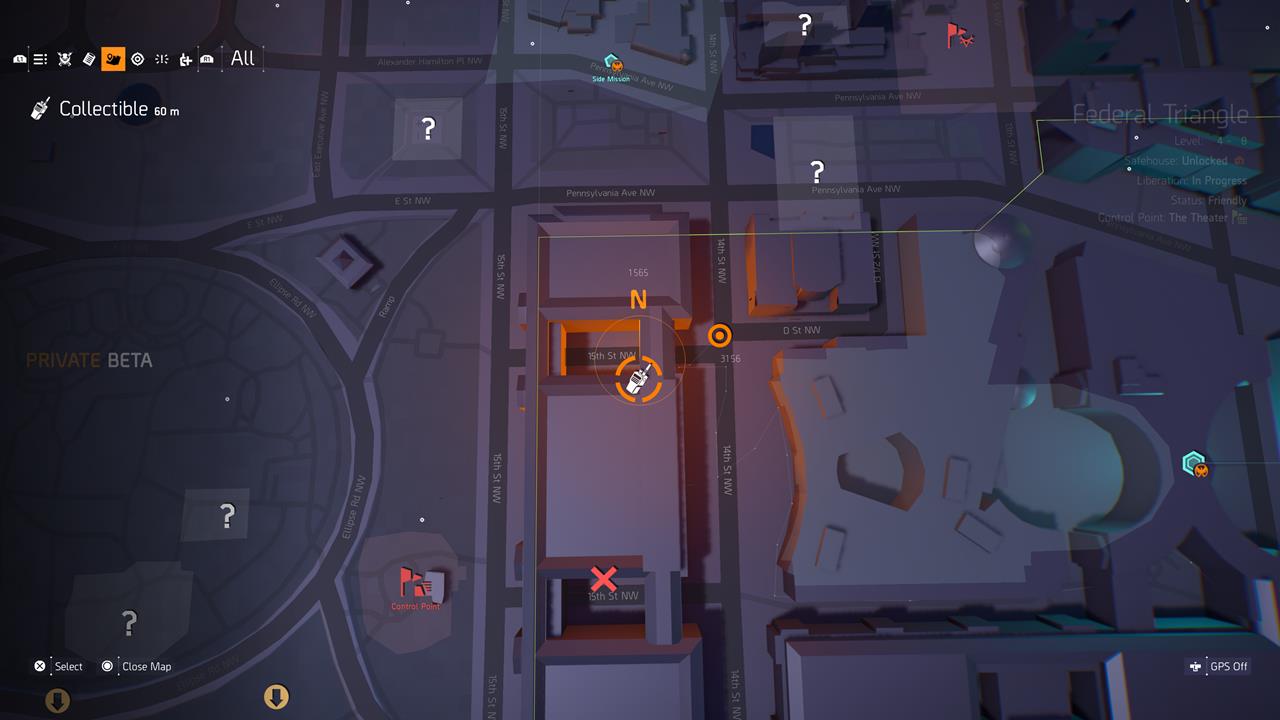The width and height of the screenshot is (1280, 720).
Task: Click the mission list filter icon
Action: point(40,58)
